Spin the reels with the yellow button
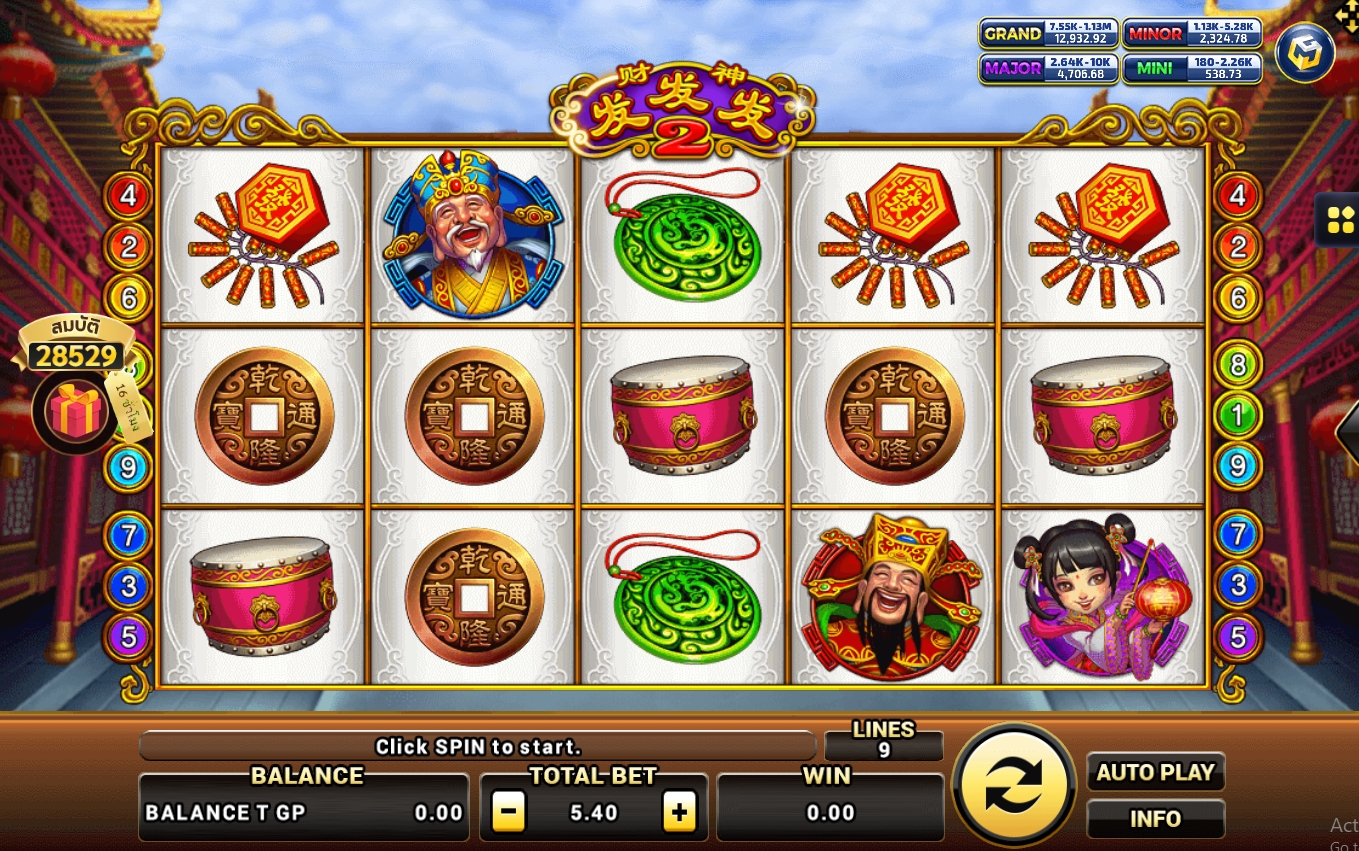The image size is (1359, 851). point(1013,785)
